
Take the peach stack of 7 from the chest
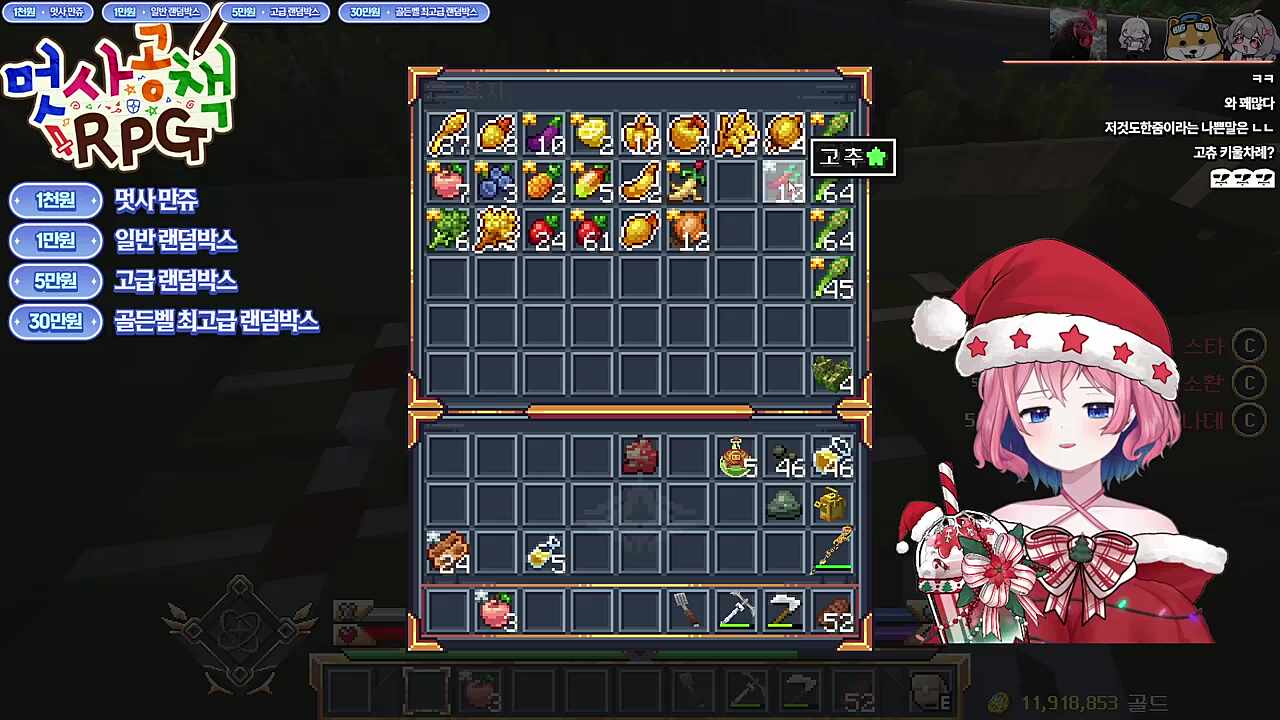pyautogui.click(x=448, y=181)
